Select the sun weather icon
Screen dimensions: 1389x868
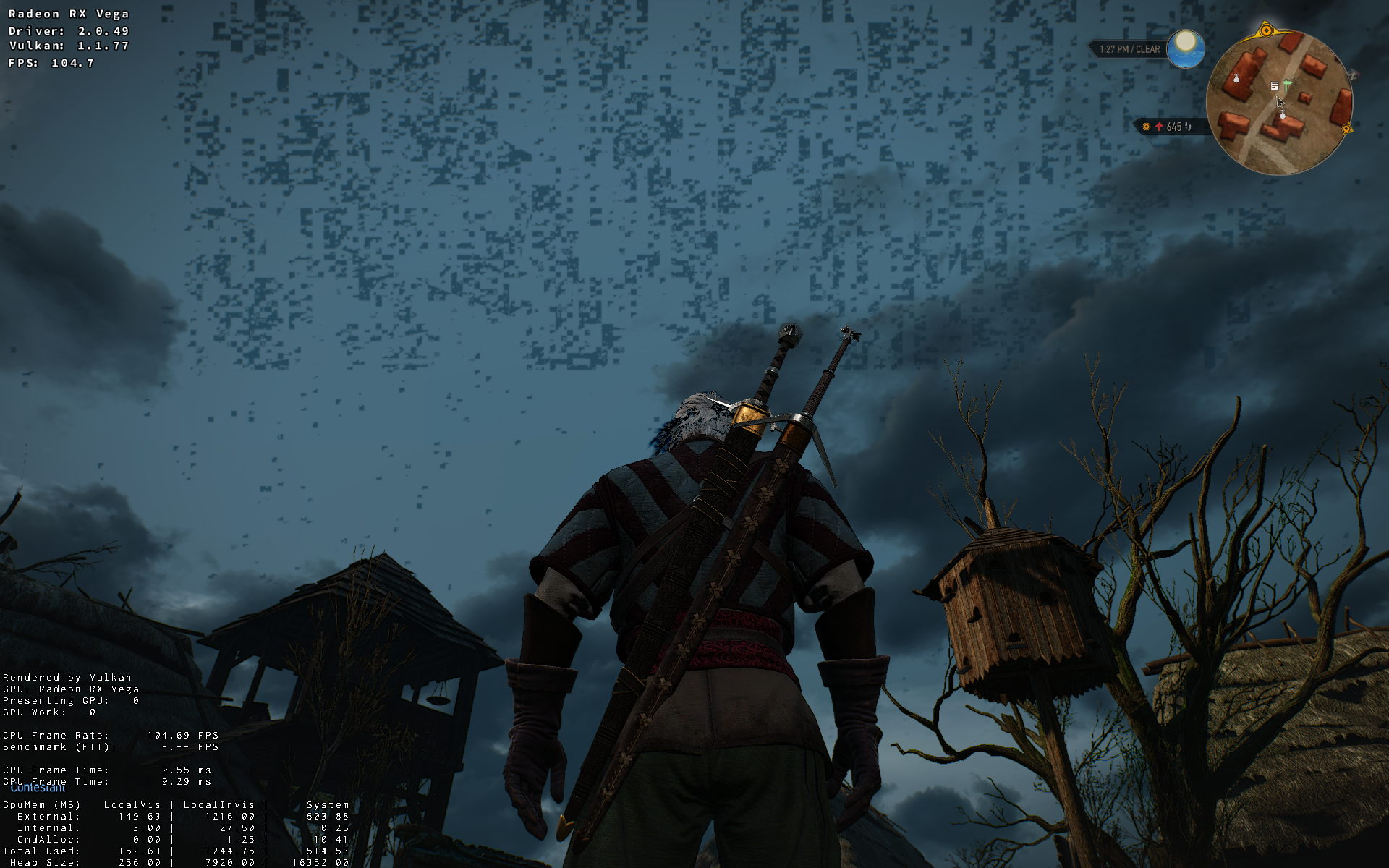pos(1186,48)
